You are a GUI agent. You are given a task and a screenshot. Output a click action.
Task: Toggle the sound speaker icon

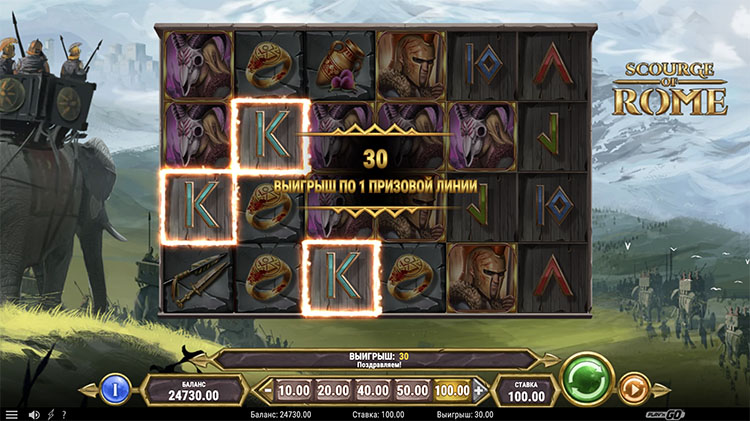34,414
